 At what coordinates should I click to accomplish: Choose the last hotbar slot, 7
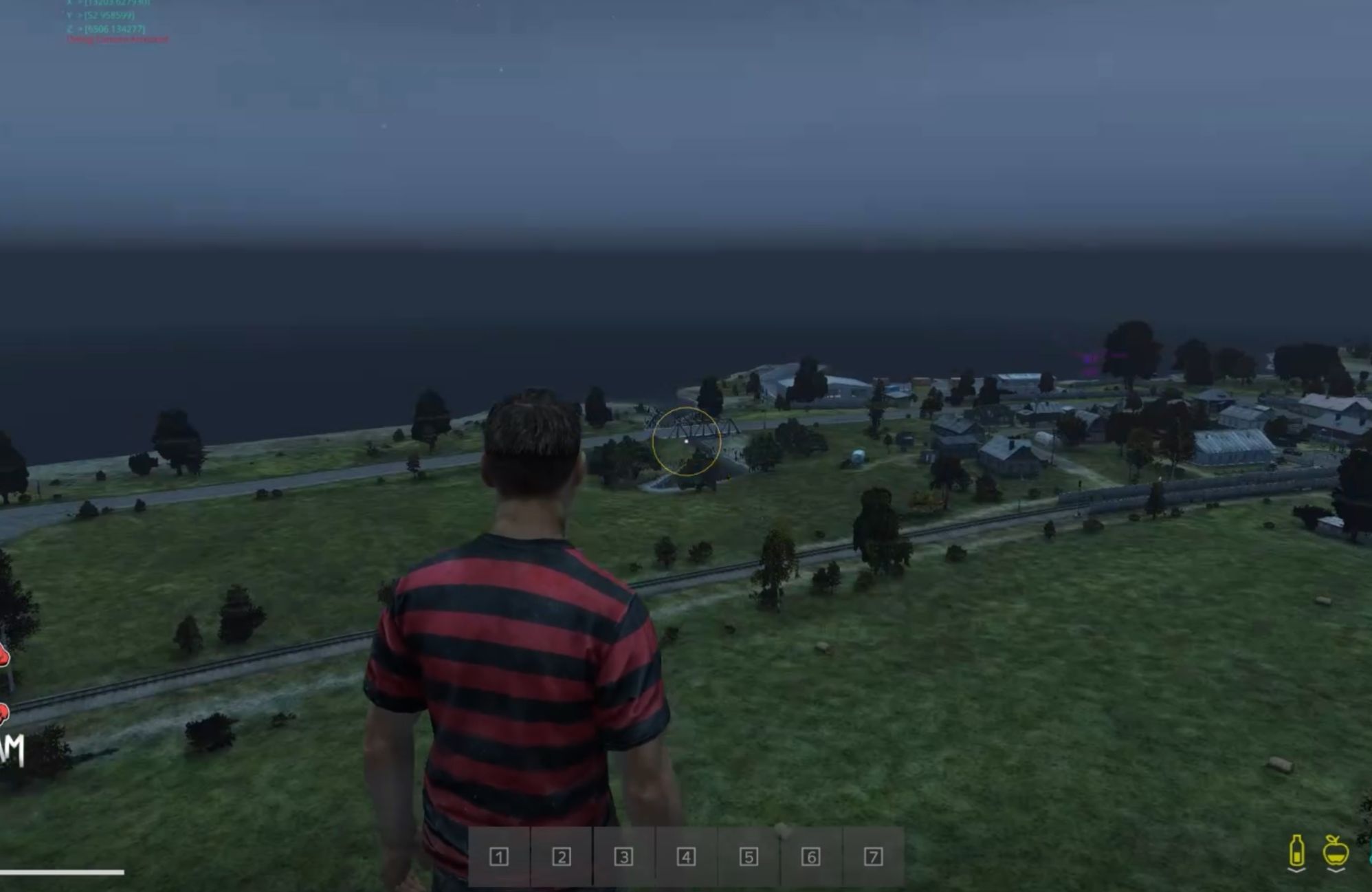tap(873, 857)
